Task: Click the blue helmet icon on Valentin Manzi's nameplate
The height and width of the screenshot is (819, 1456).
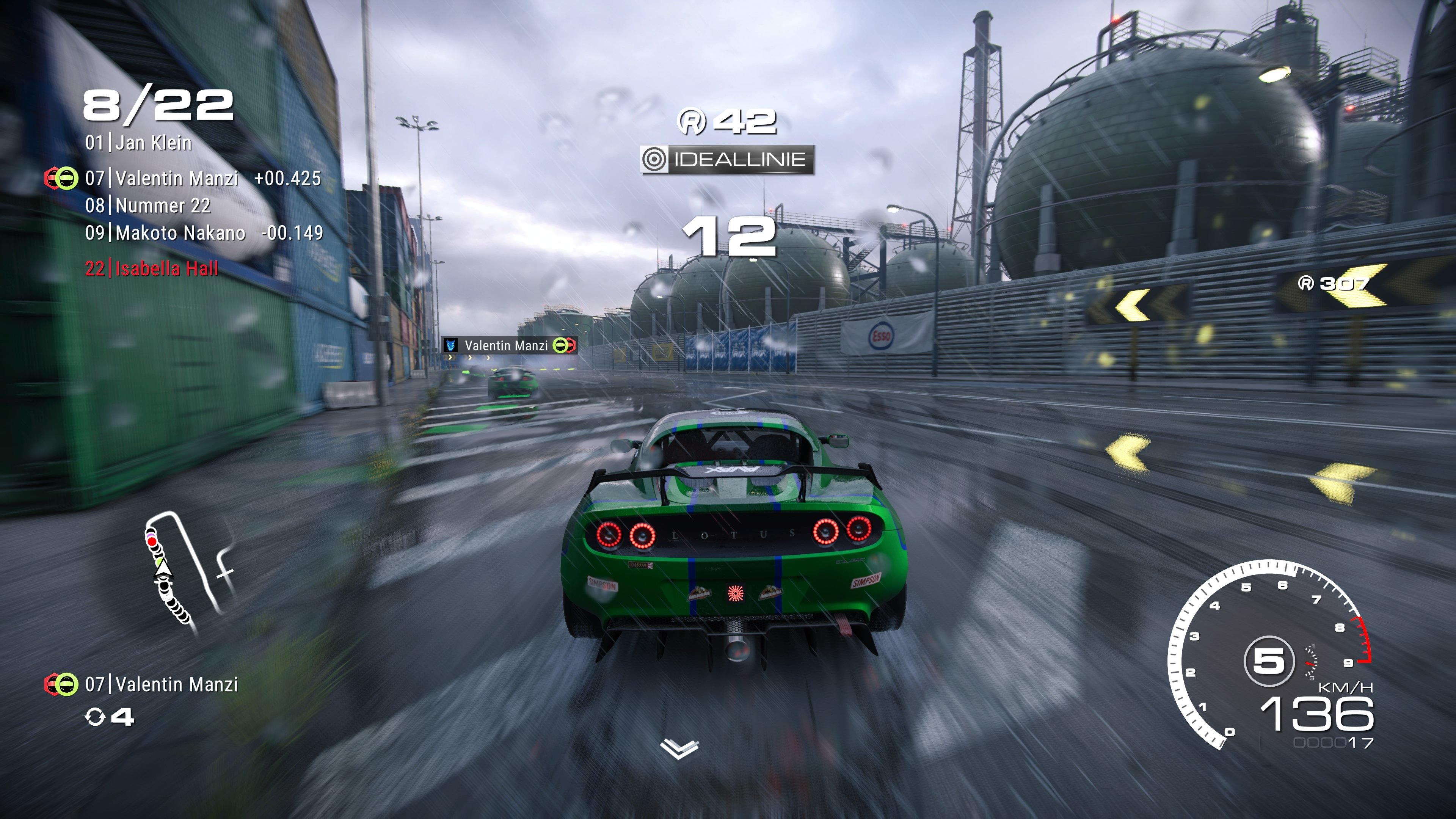Action: tap(451, 346)
